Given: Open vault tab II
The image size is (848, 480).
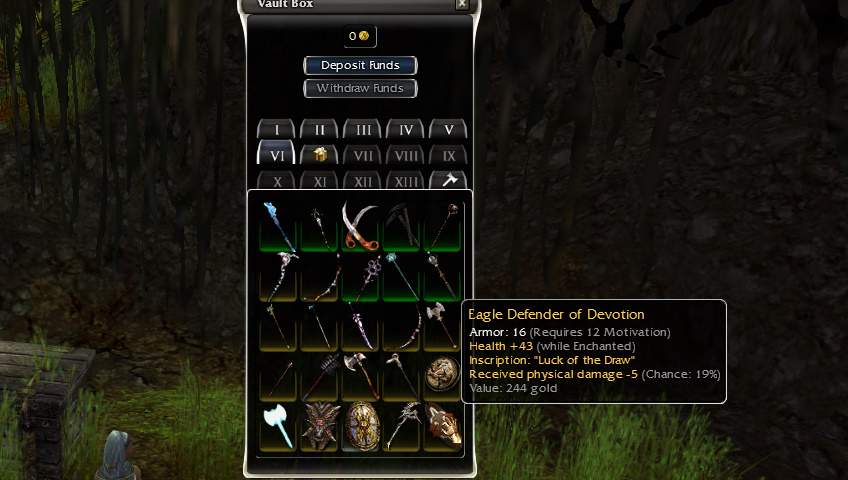Looking at the screenshot, I should coord(319,129).
